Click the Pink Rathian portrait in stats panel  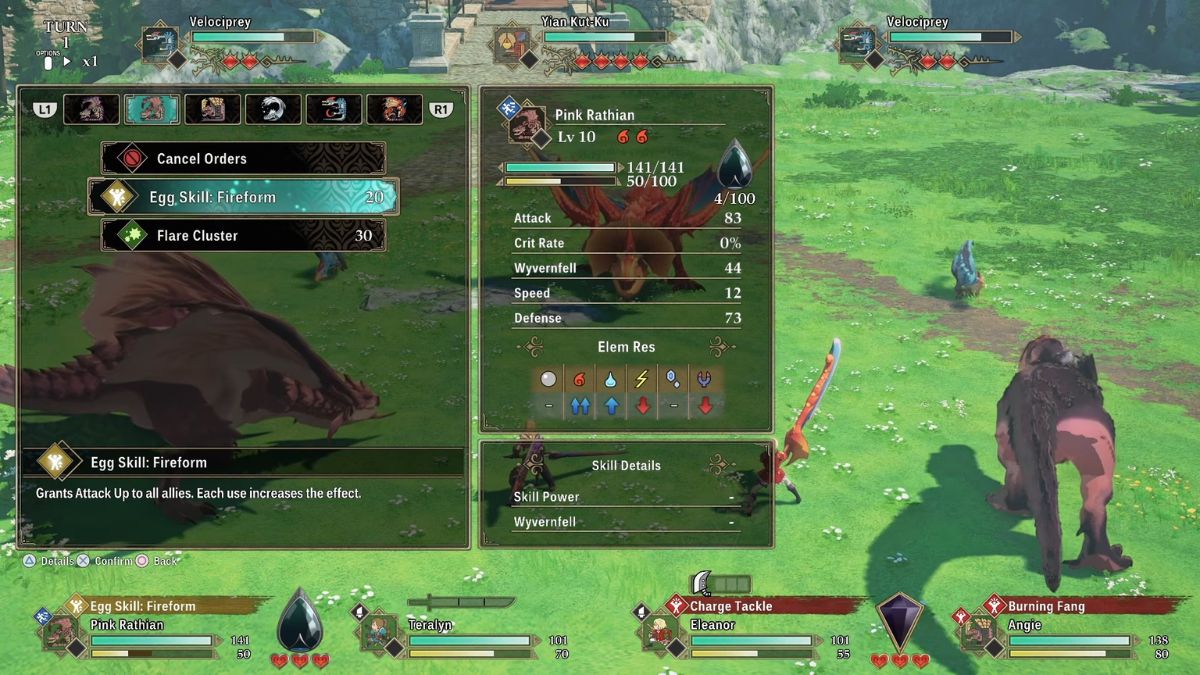tap(526, 127)
